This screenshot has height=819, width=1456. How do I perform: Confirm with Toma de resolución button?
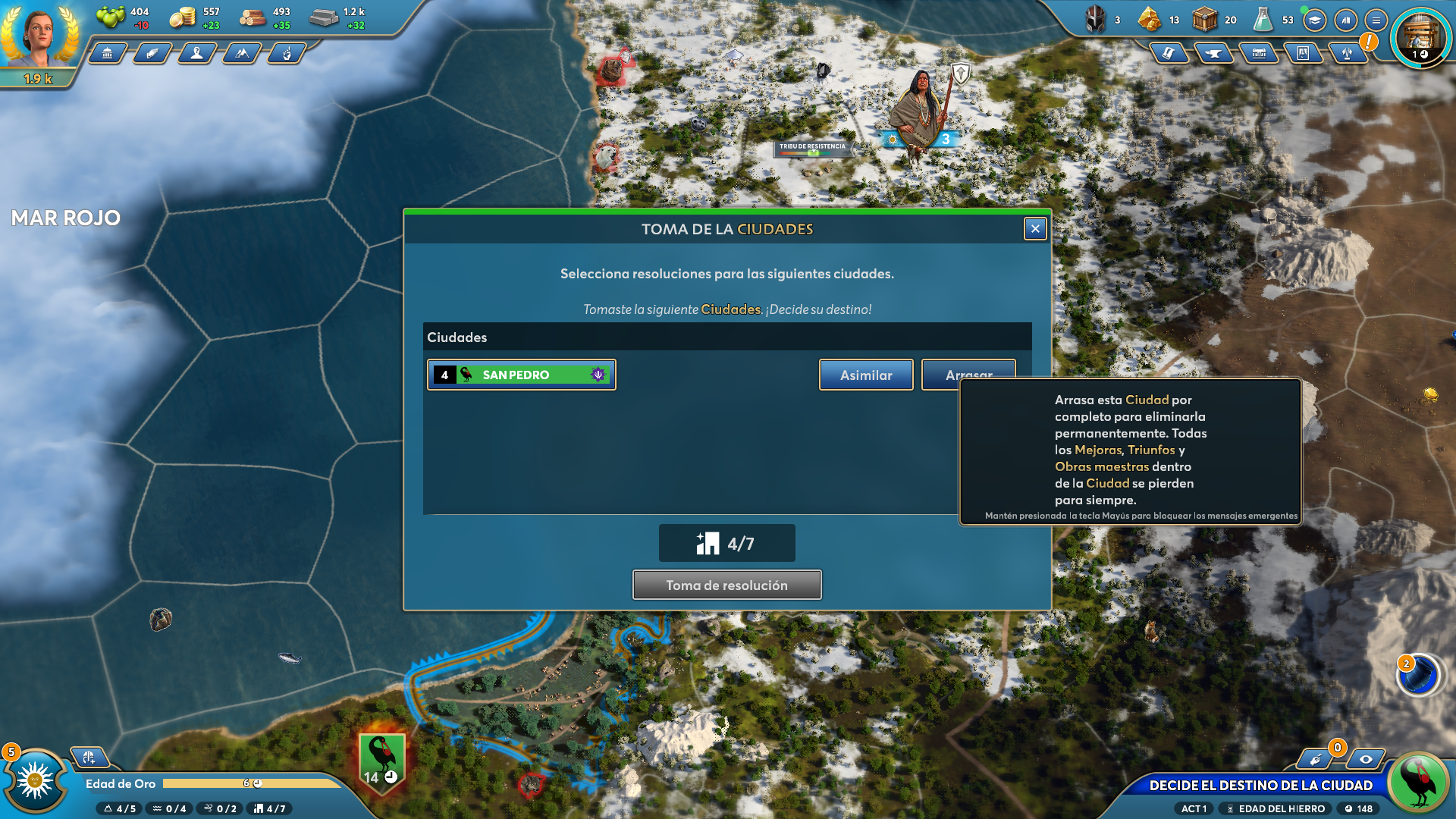pyautogui.click(x=726, y=585)
